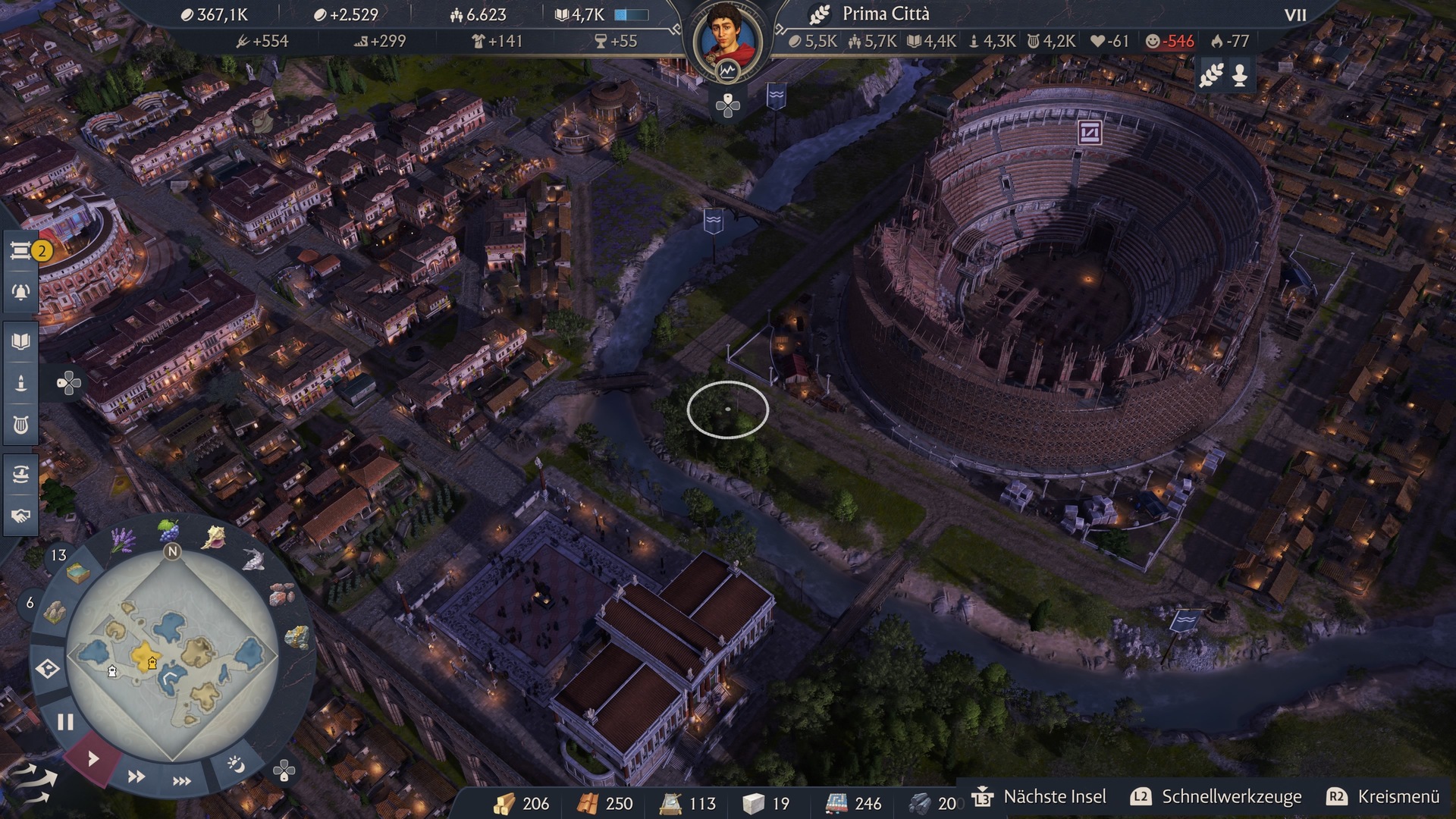The width and height of the screenshot is (1456, 819).
Task: Select the religion candle icon
Action: point(20,383)
